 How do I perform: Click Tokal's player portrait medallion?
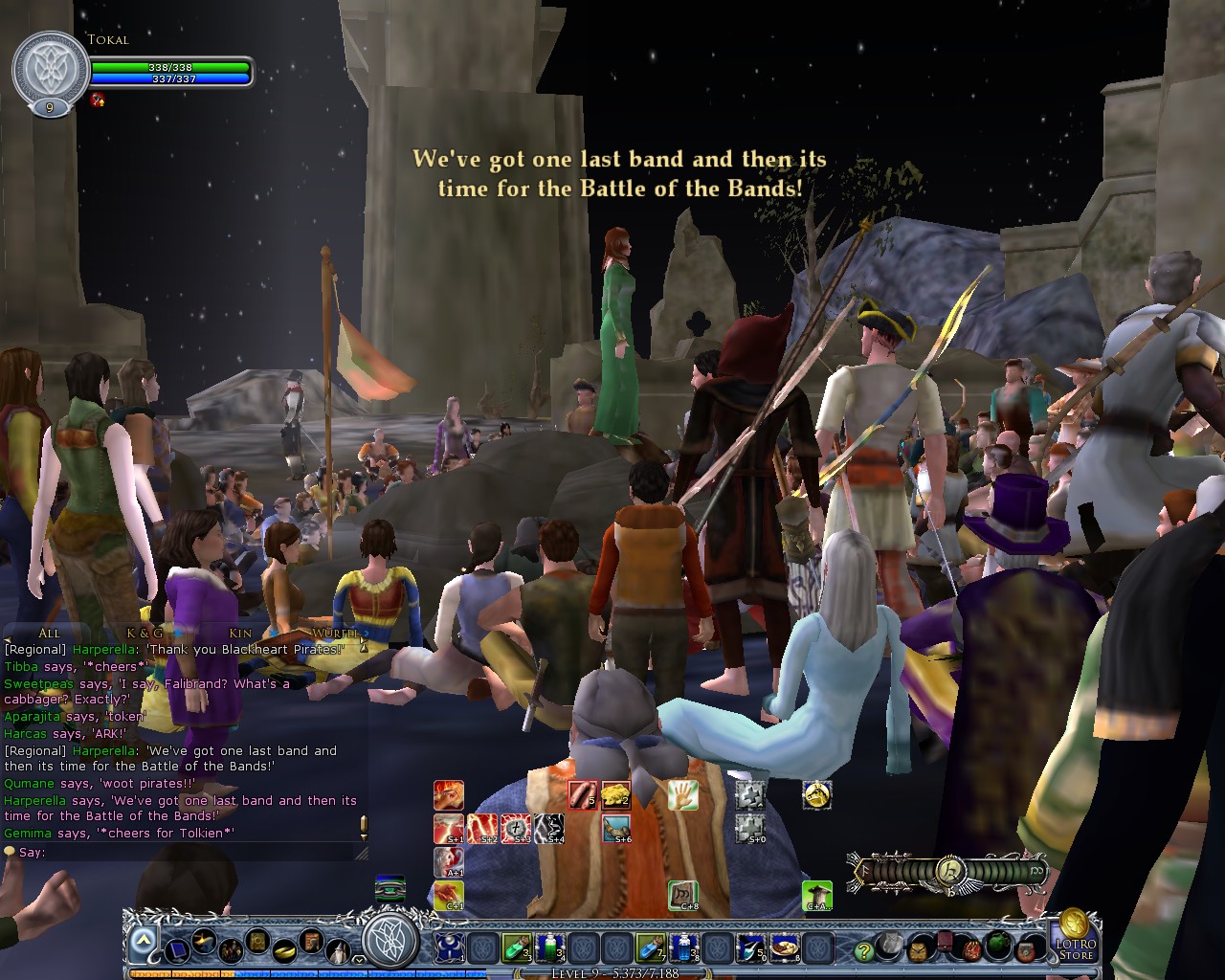(49, 70)
